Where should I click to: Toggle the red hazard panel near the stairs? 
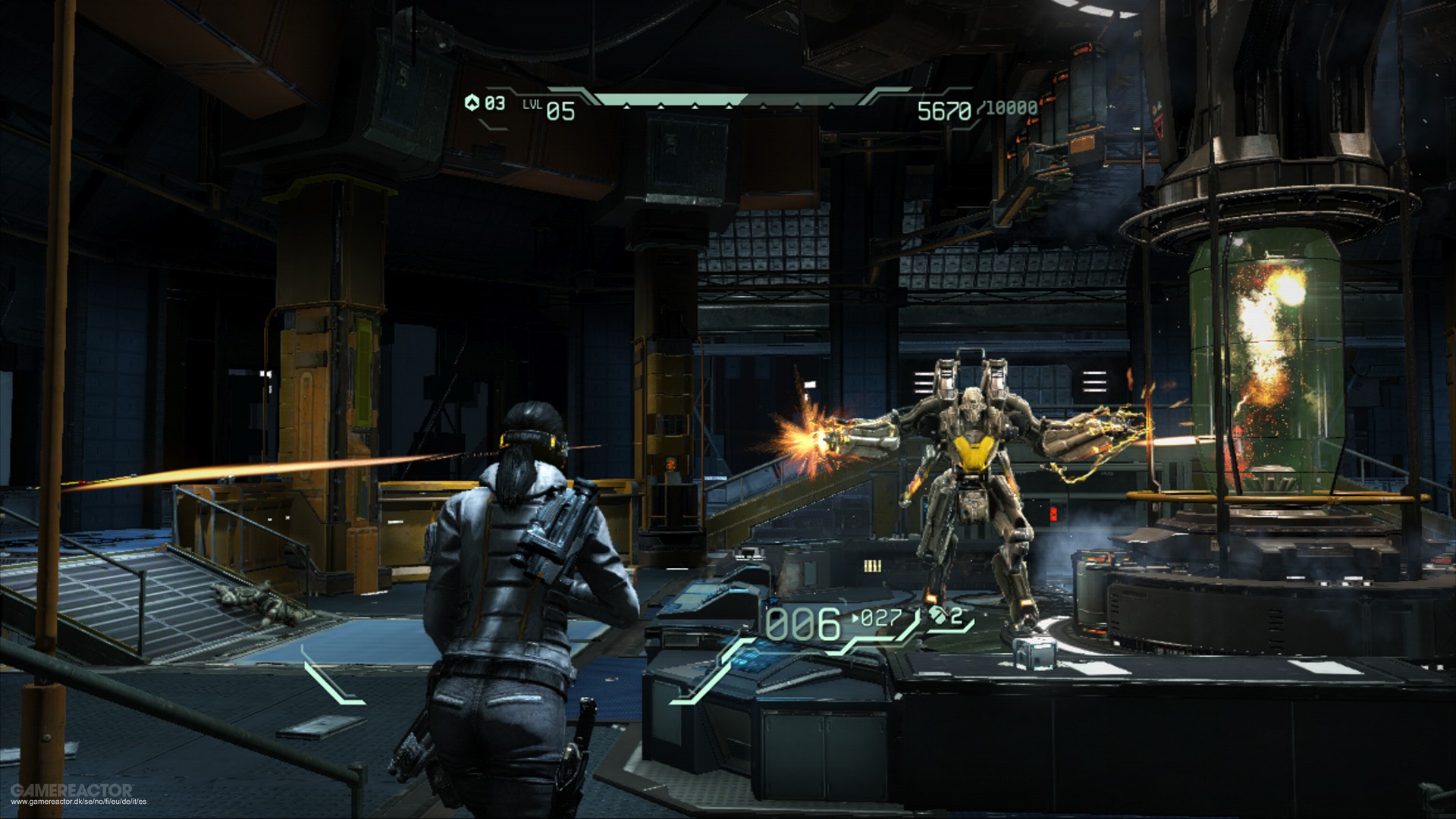pyautogui.click(x=1053, y=514)
